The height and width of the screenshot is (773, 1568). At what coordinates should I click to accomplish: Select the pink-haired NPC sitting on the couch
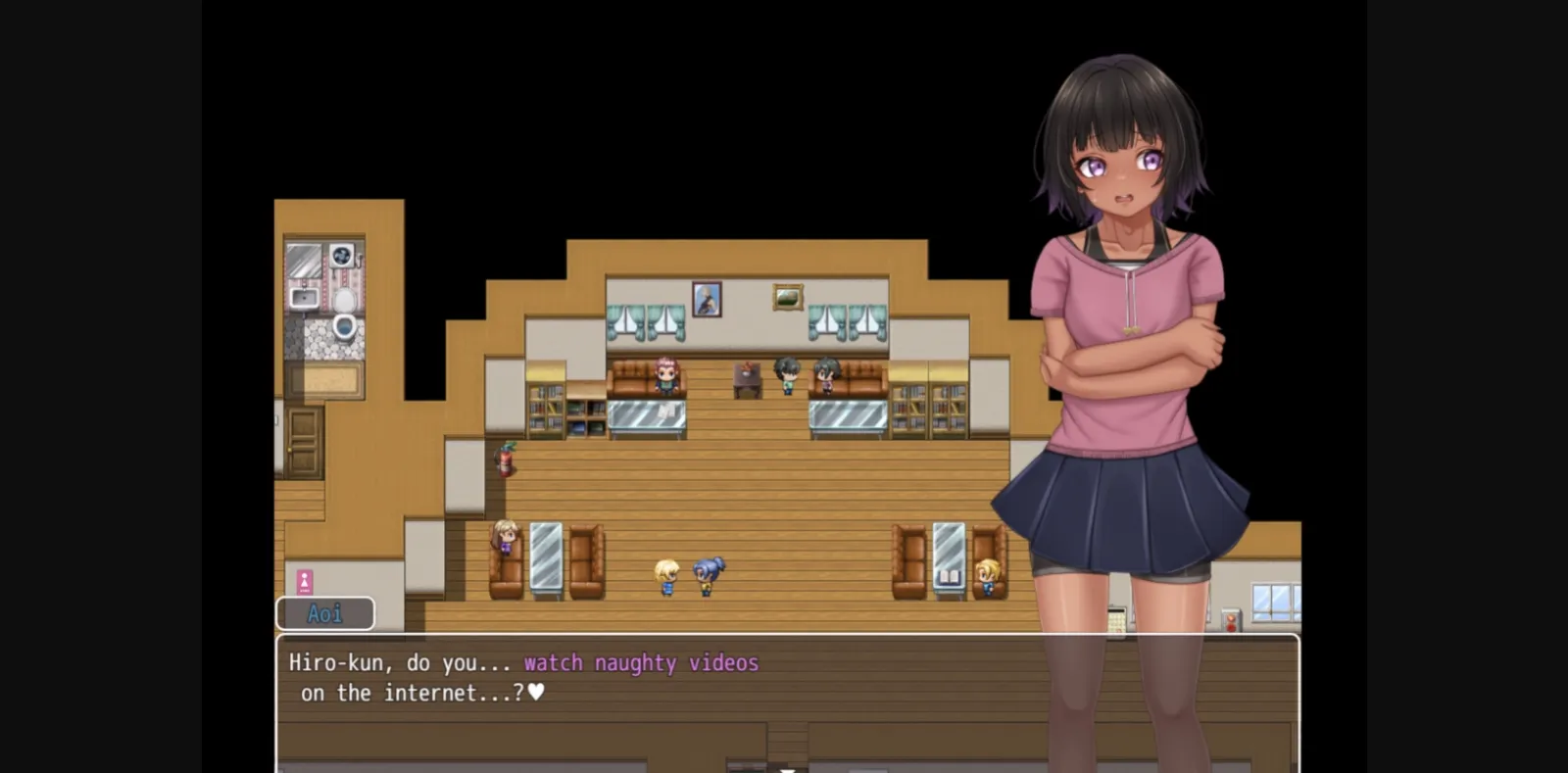(665, 373)
